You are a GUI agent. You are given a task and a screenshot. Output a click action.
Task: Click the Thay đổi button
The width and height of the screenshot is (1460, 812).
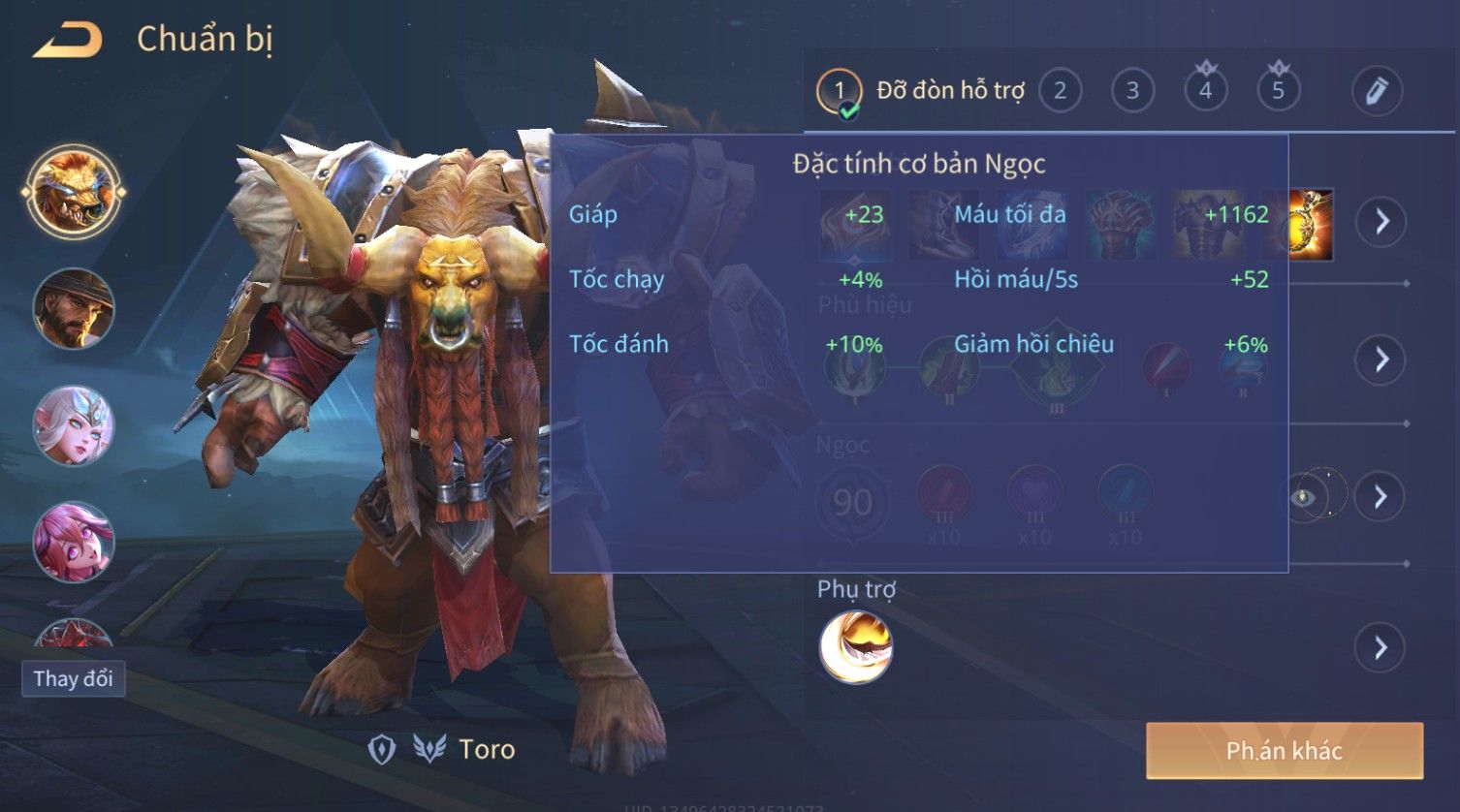pos(74,678)
